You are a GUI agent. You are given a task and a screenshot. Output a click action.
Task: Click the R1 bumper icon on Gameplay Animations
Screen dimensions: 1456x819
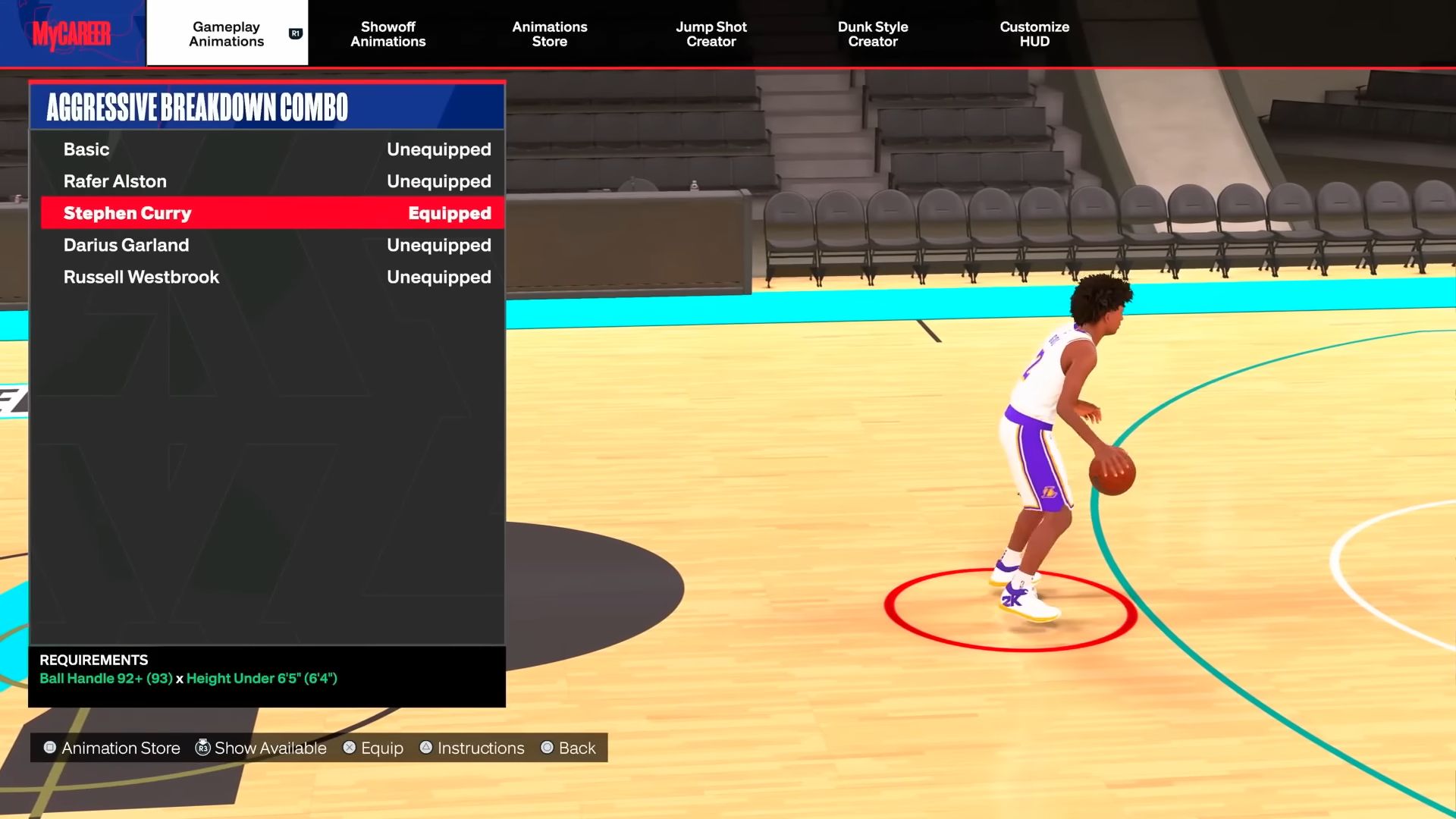(x=294, y=33)
